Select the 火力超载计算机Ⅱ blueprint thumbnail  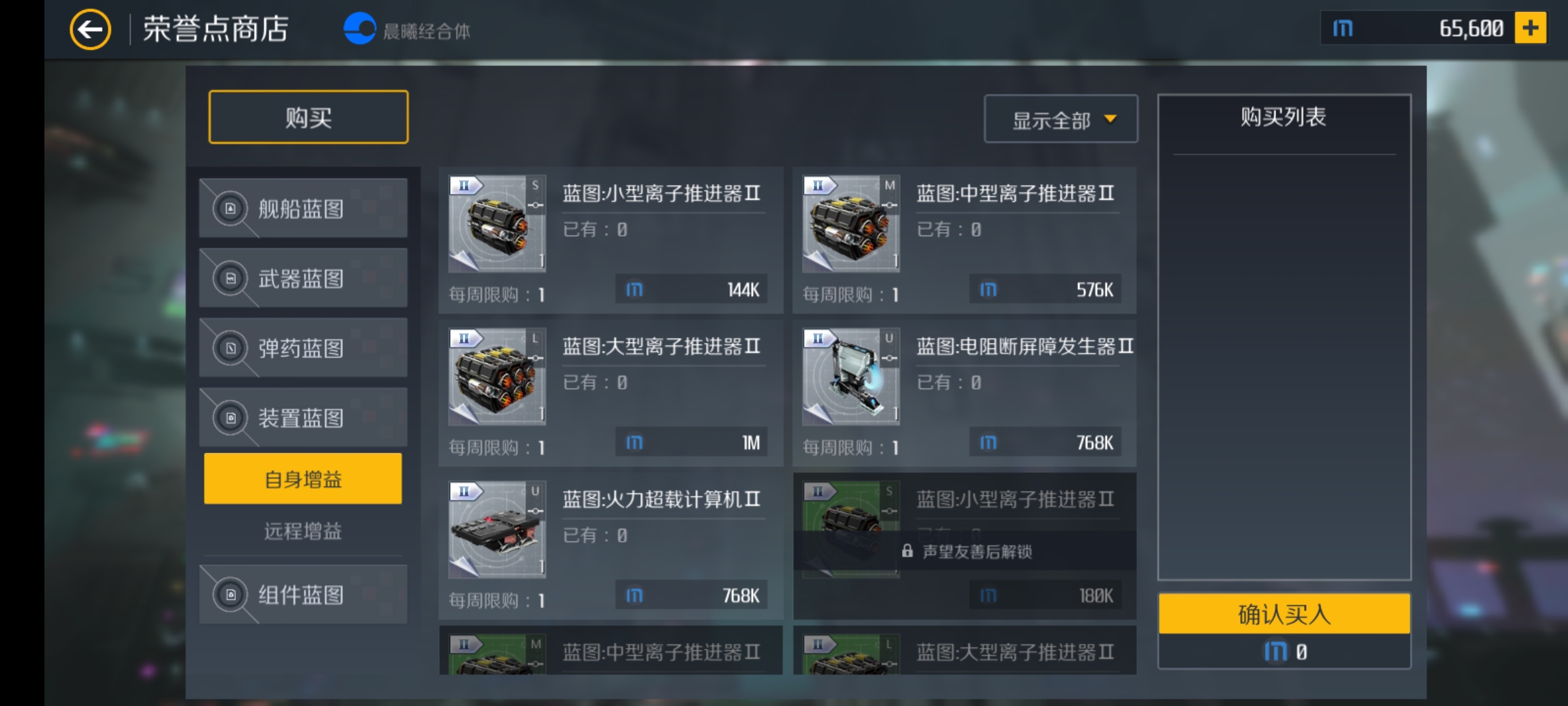click(497, 529)
